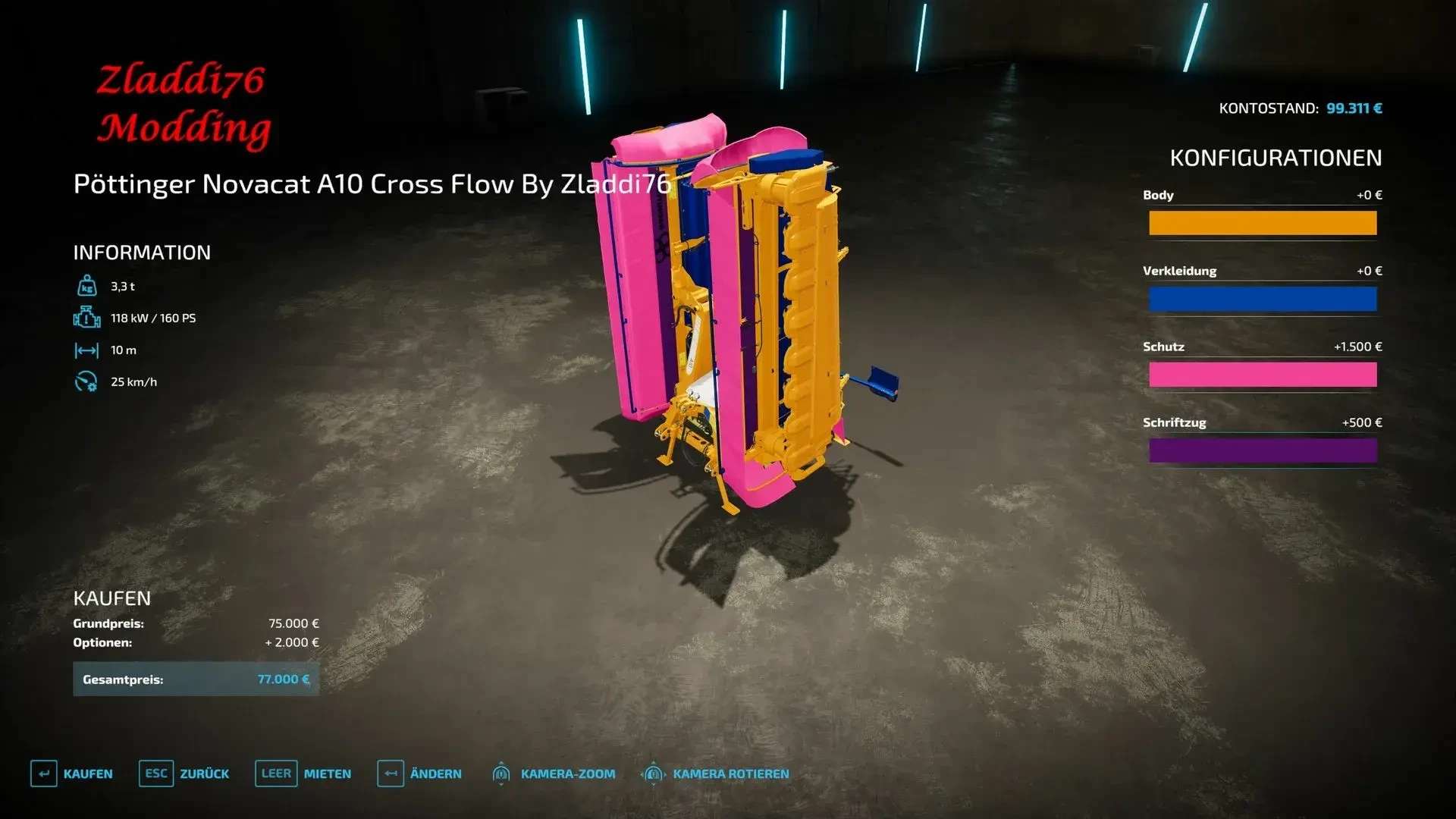Screen dimensions: 1456x819
Task: Lease the mower via Mieten
Action: click(x=303, y=773)
